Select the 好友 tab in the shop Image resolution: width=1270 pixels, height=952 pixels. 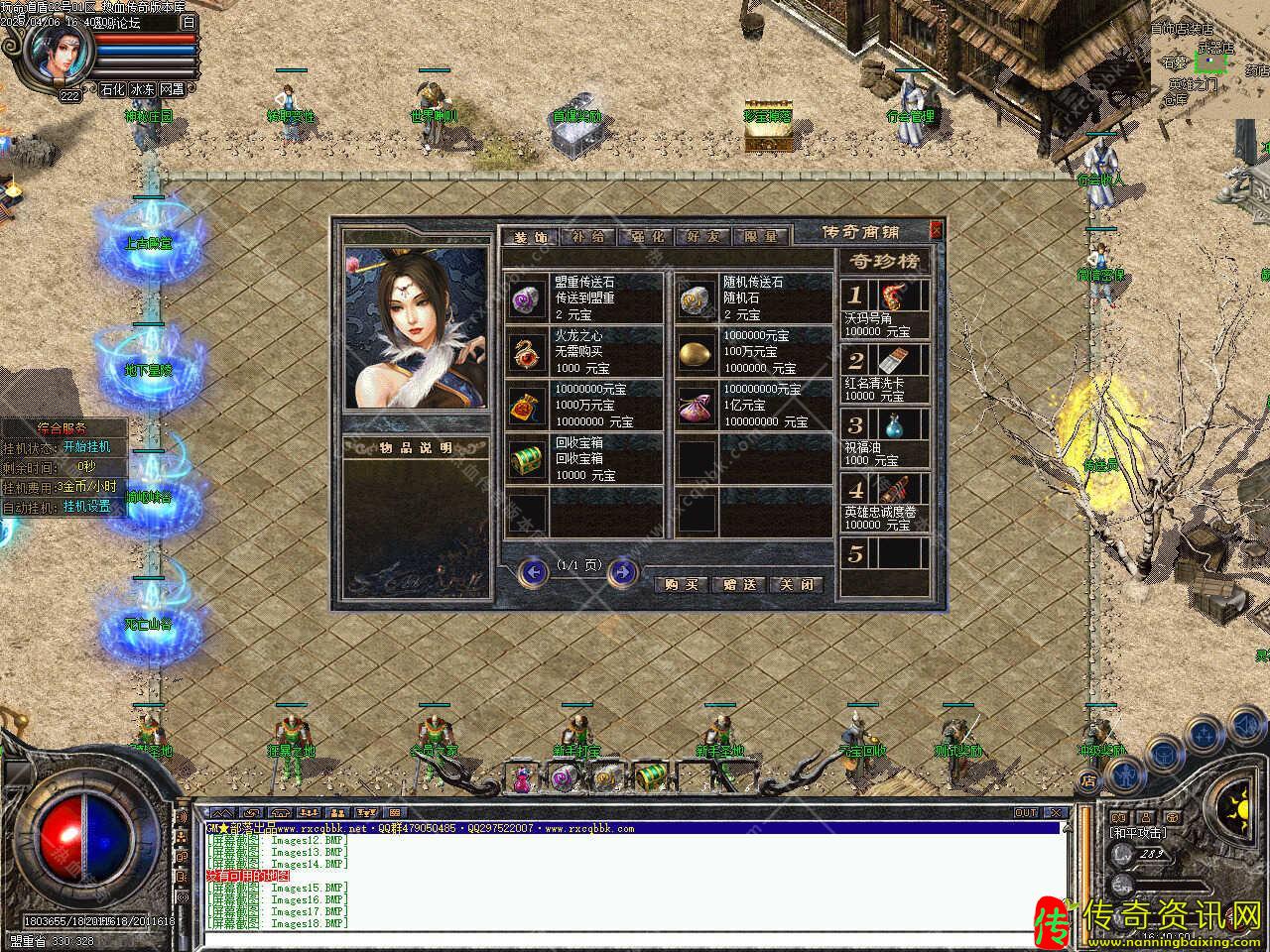pos(701,237)
